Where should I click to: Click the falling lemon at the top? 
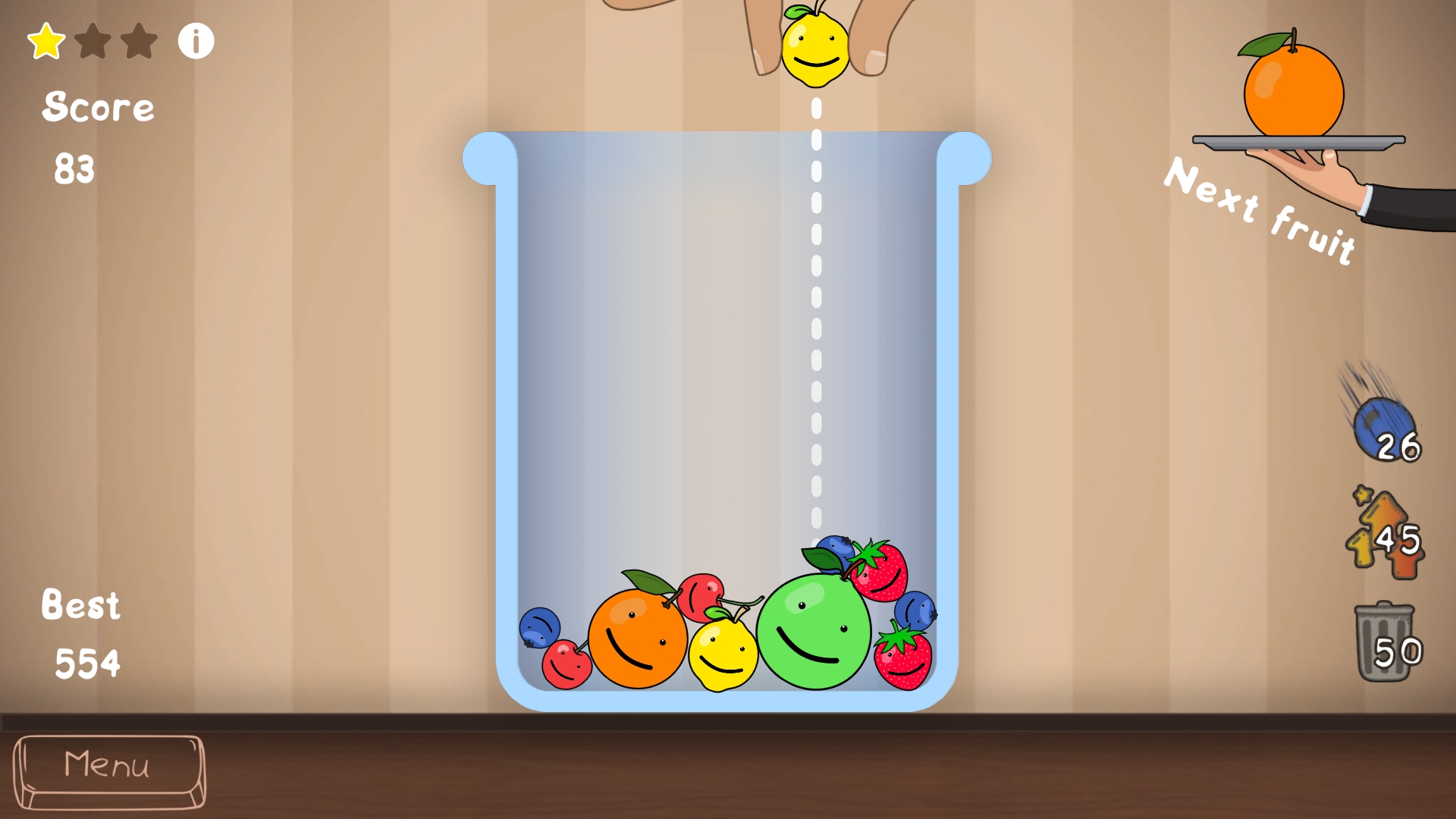click(x=815, y=49)
